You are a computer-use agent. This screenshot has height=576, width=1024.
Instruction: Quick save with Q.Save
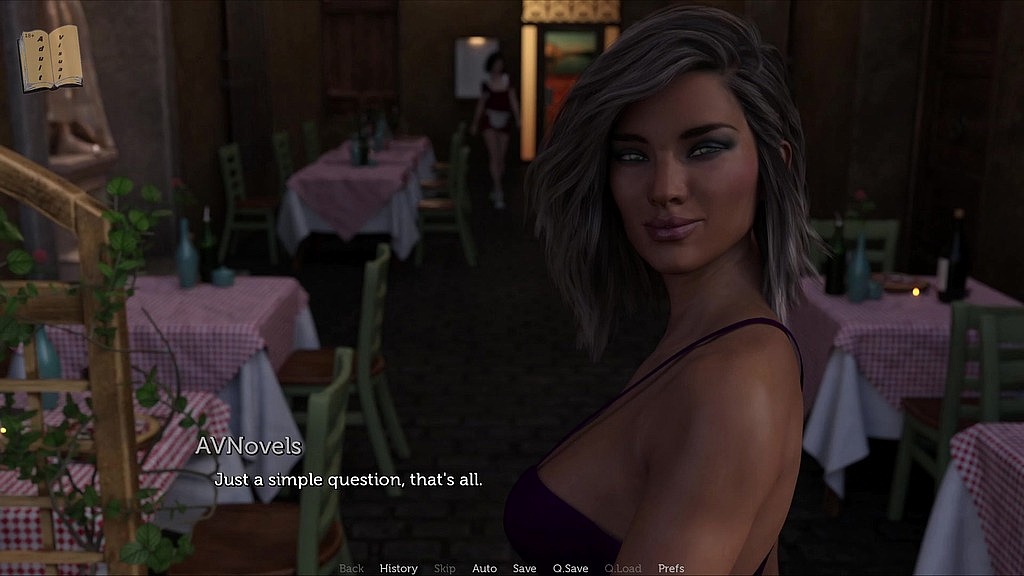(x=570, y=568)
